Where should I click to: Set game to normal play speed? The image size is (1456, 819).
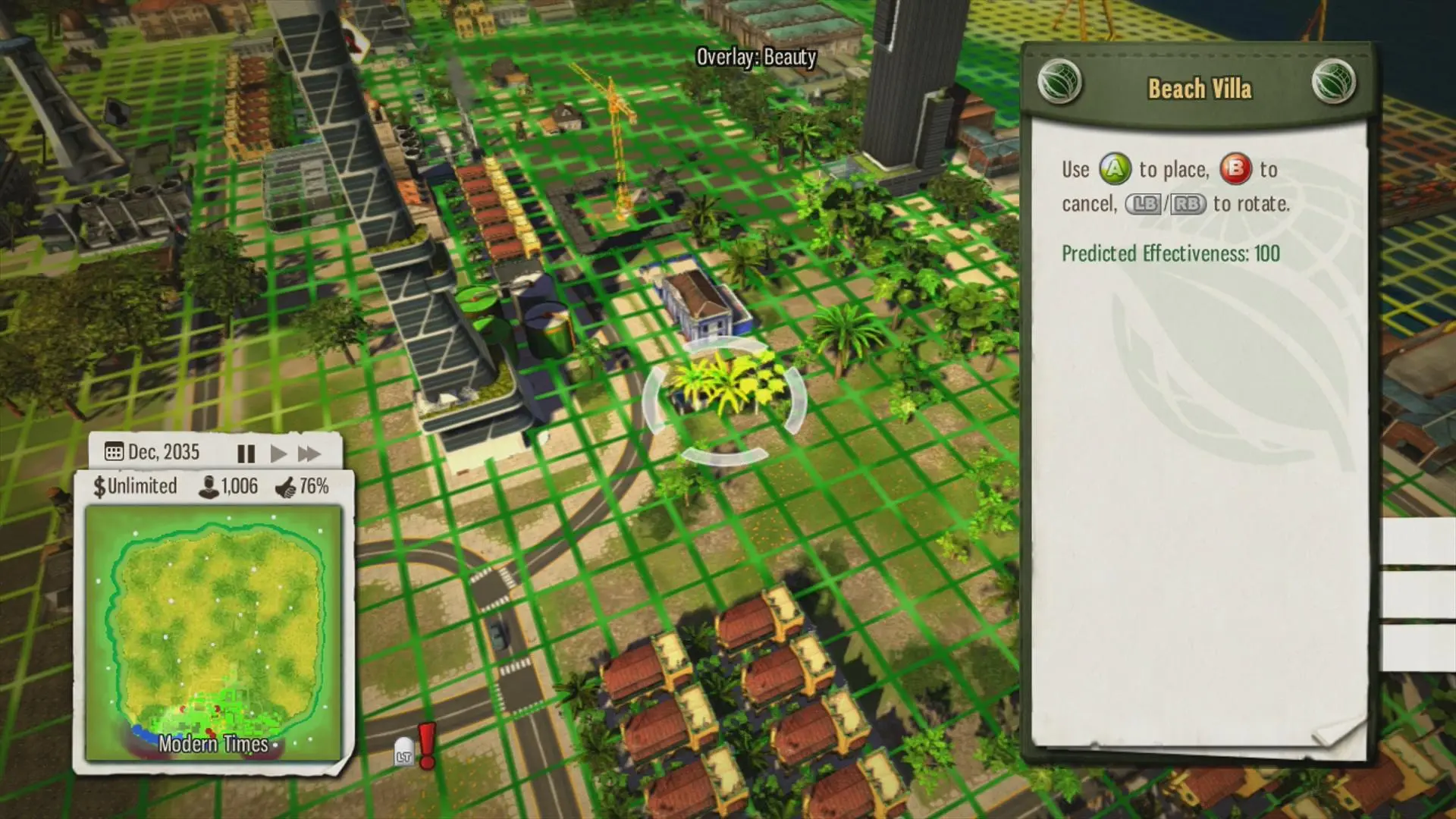click(278, 453)
